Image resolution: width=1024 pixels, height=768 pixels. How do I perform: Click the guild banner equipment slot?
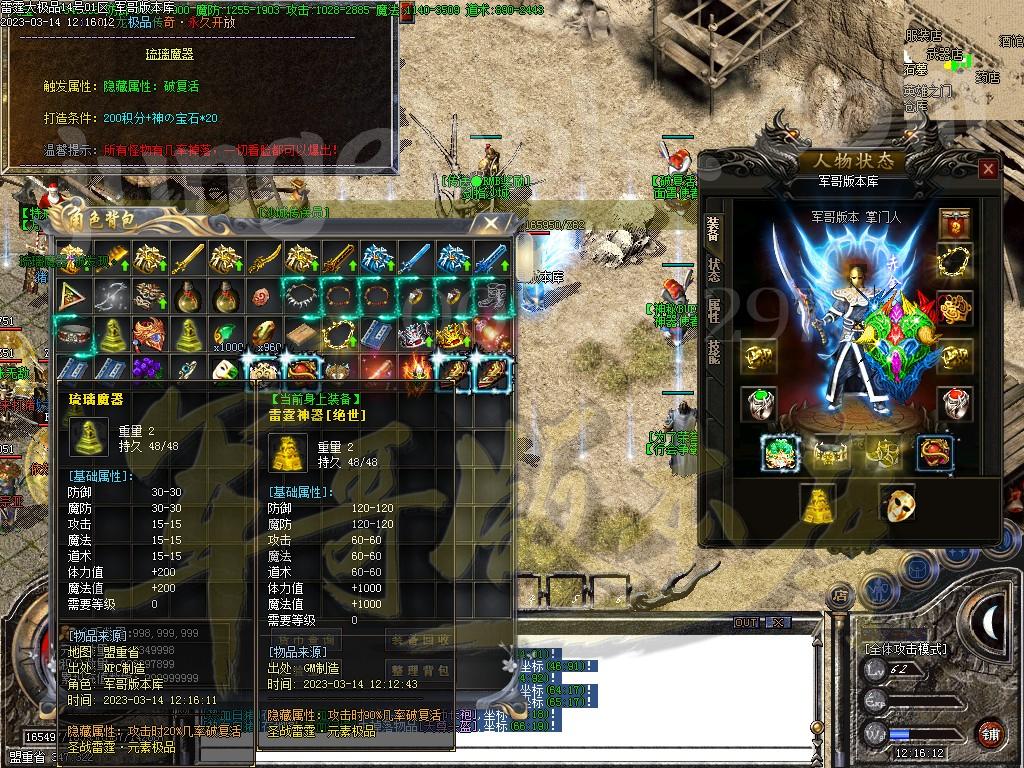coord(956,221)
